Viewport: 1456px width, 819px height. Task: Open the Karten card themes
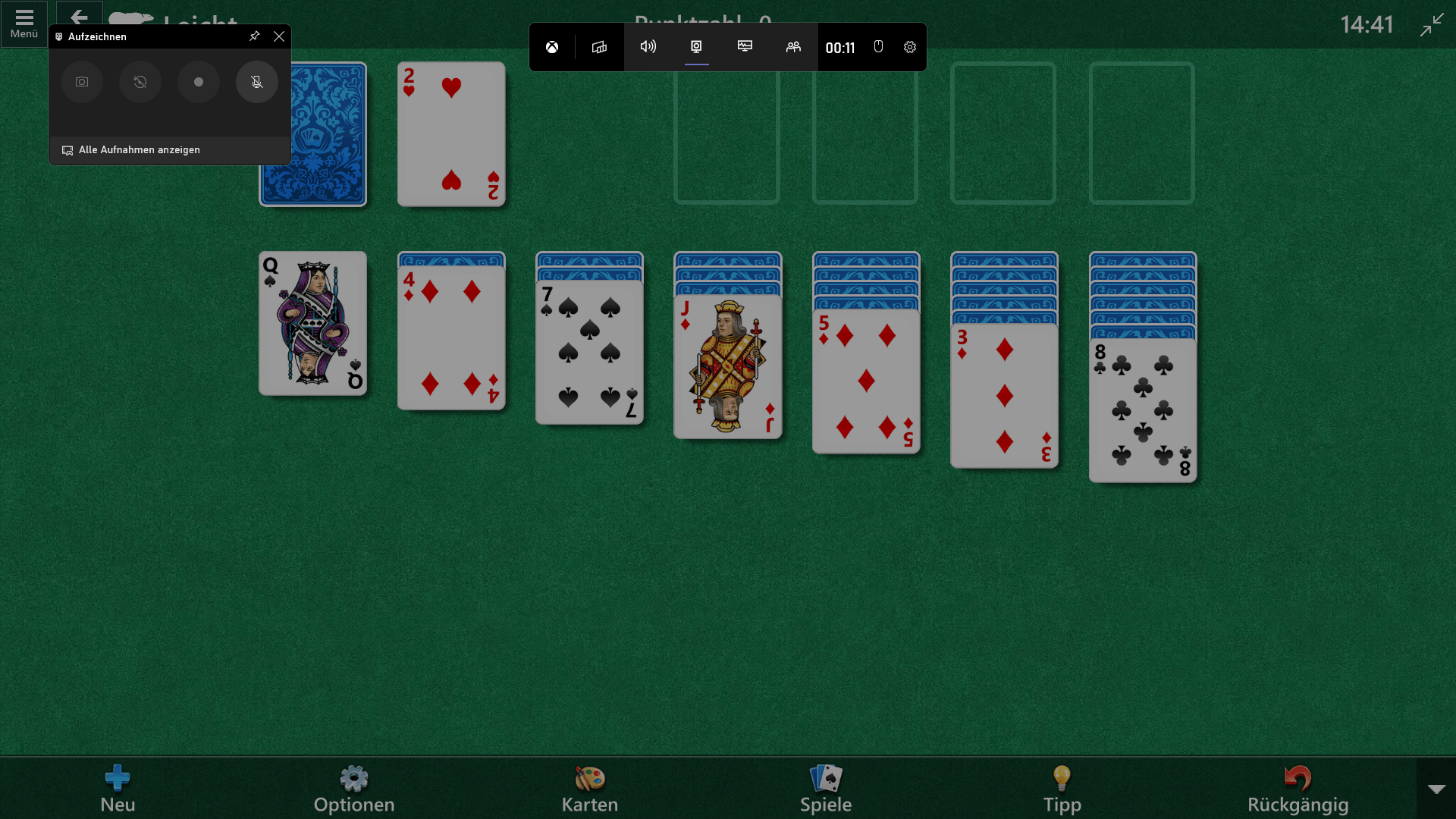[590, 789]
